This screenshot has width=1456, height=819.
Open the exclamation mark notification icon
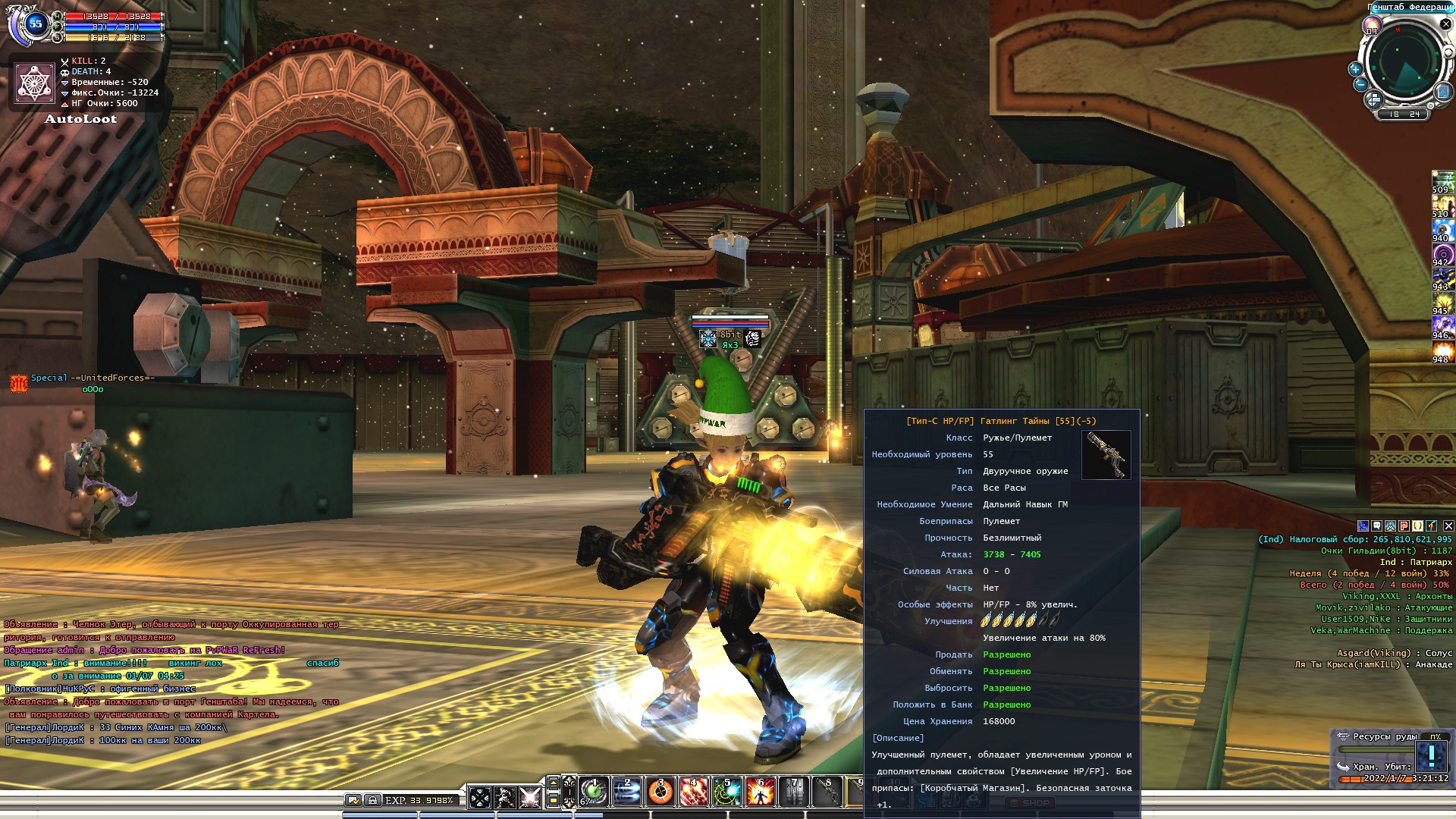(x=1432, y=756)
